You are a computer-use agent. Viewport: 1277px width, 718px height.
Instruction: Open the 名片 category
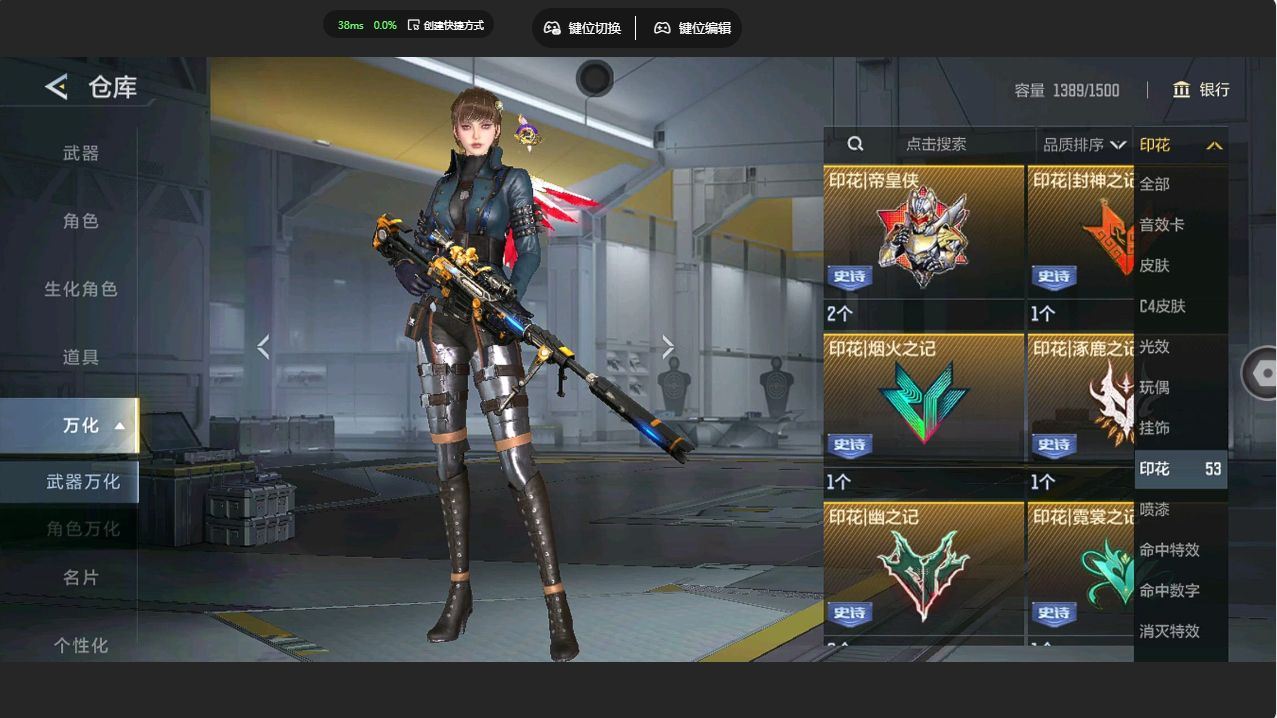(x=81, y=577)
